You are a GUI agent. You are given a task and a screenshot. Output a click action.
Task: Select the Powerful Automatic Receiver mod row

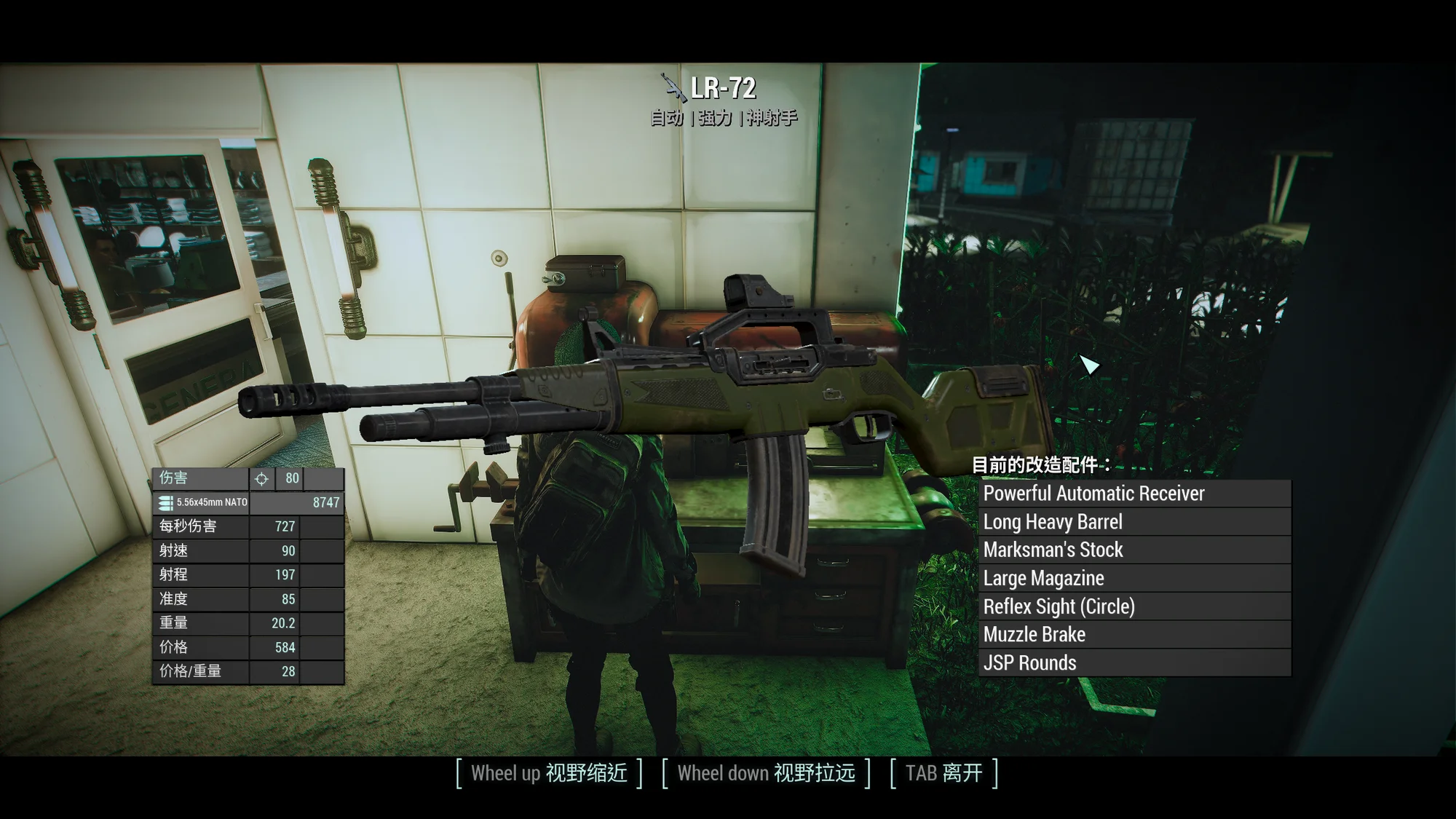1134,494
